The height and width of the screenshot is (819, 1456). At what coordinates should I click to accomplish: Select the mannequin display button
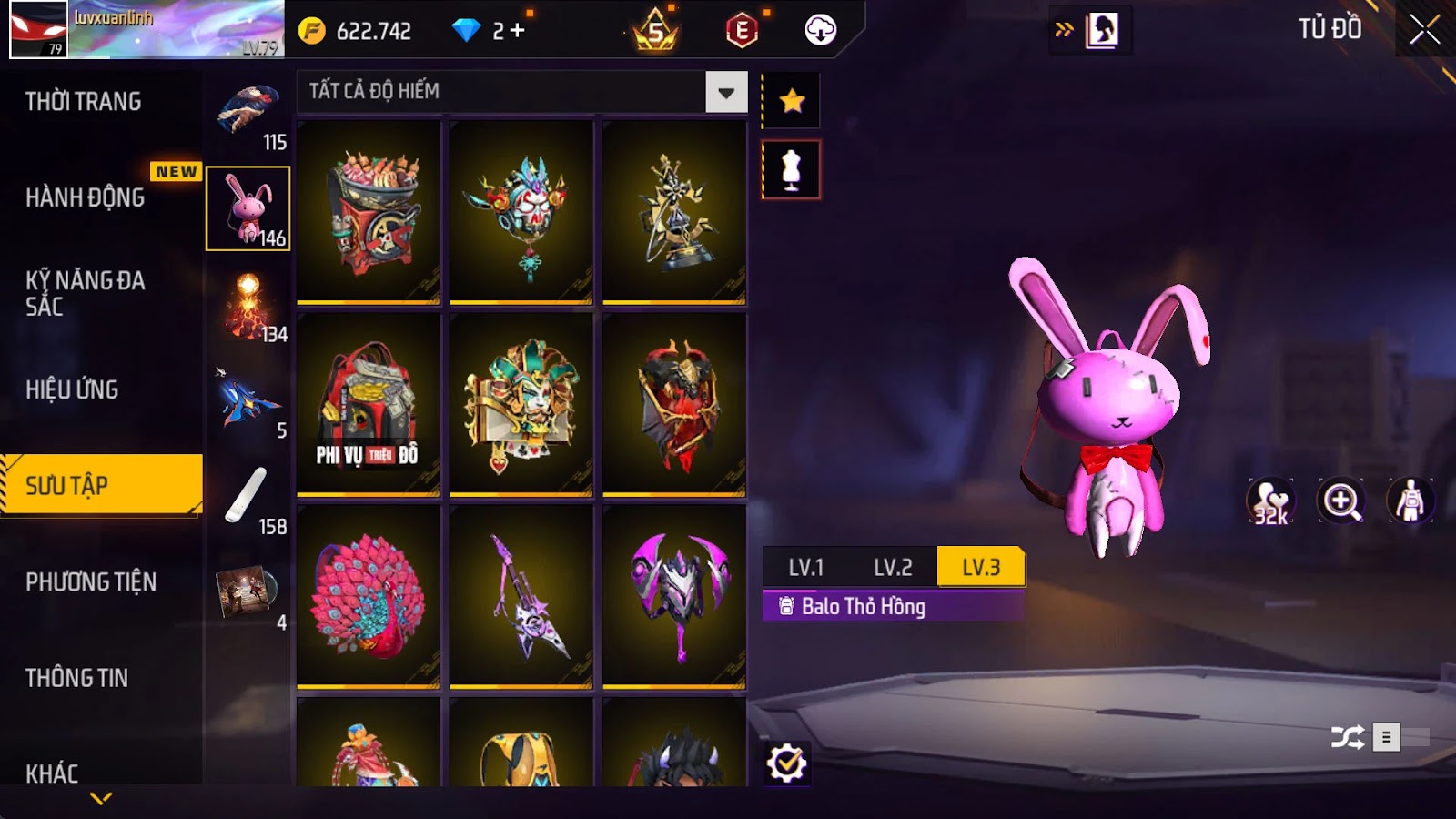tap(792, 170)
